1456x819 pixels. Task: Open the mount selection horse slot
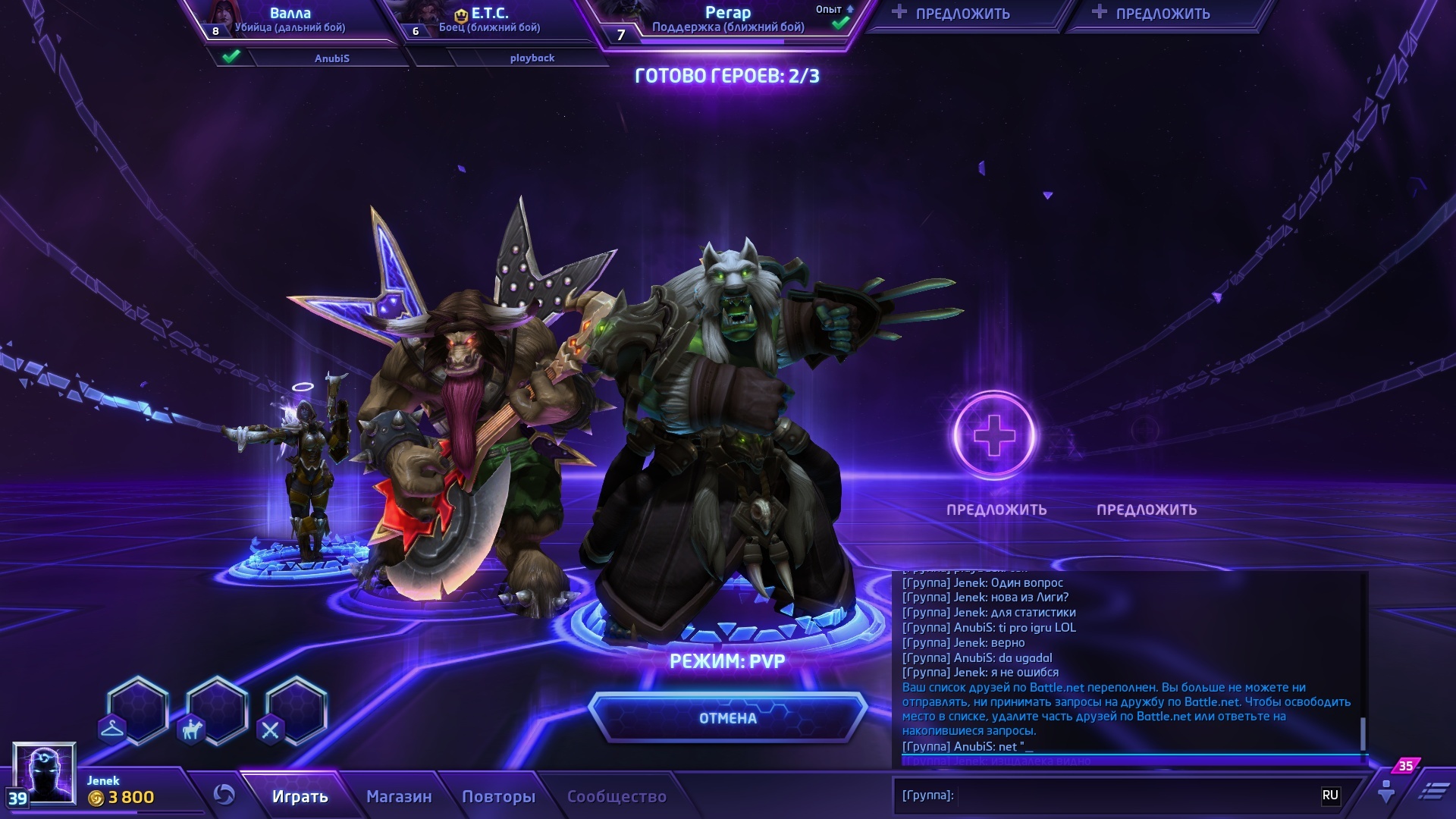point(217,711)
